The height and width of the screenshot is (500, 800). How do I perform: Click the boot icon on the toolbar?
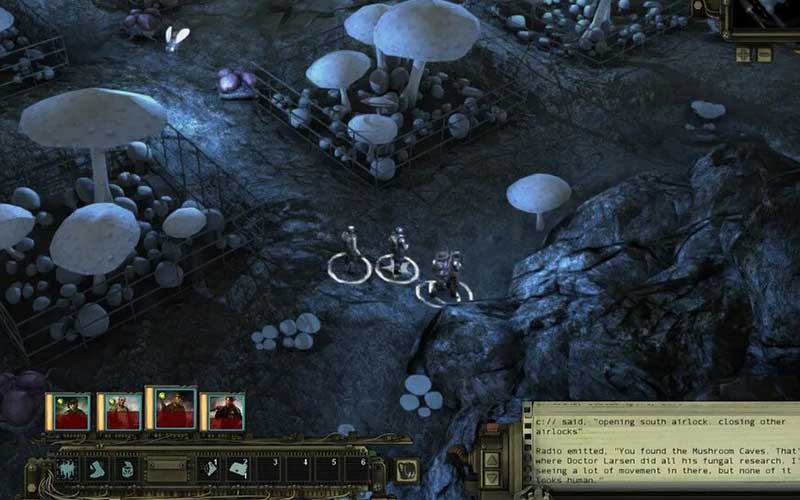pos(97,468)
